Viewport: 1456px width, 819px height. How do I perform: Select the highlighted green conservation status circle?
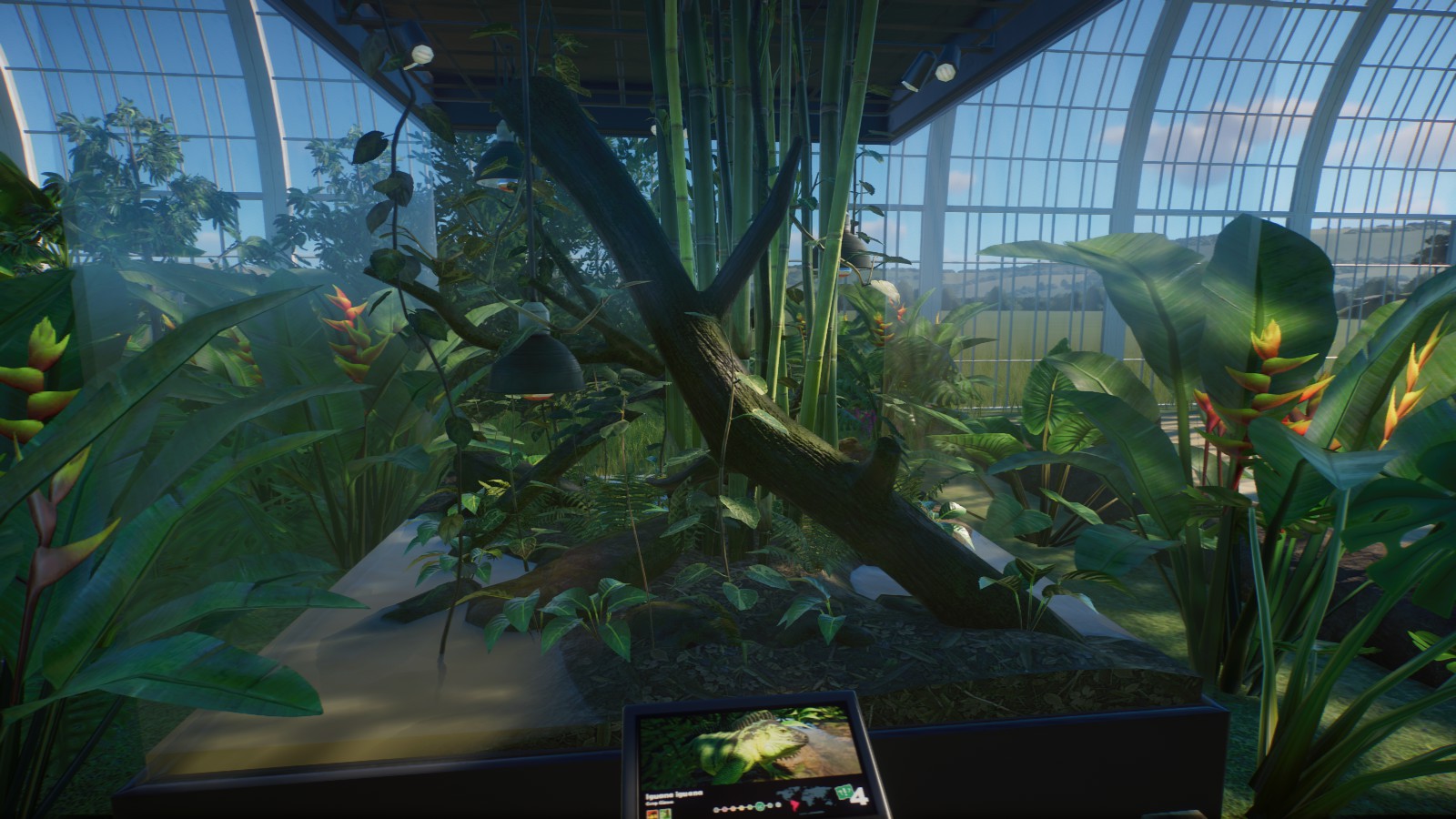759,806
